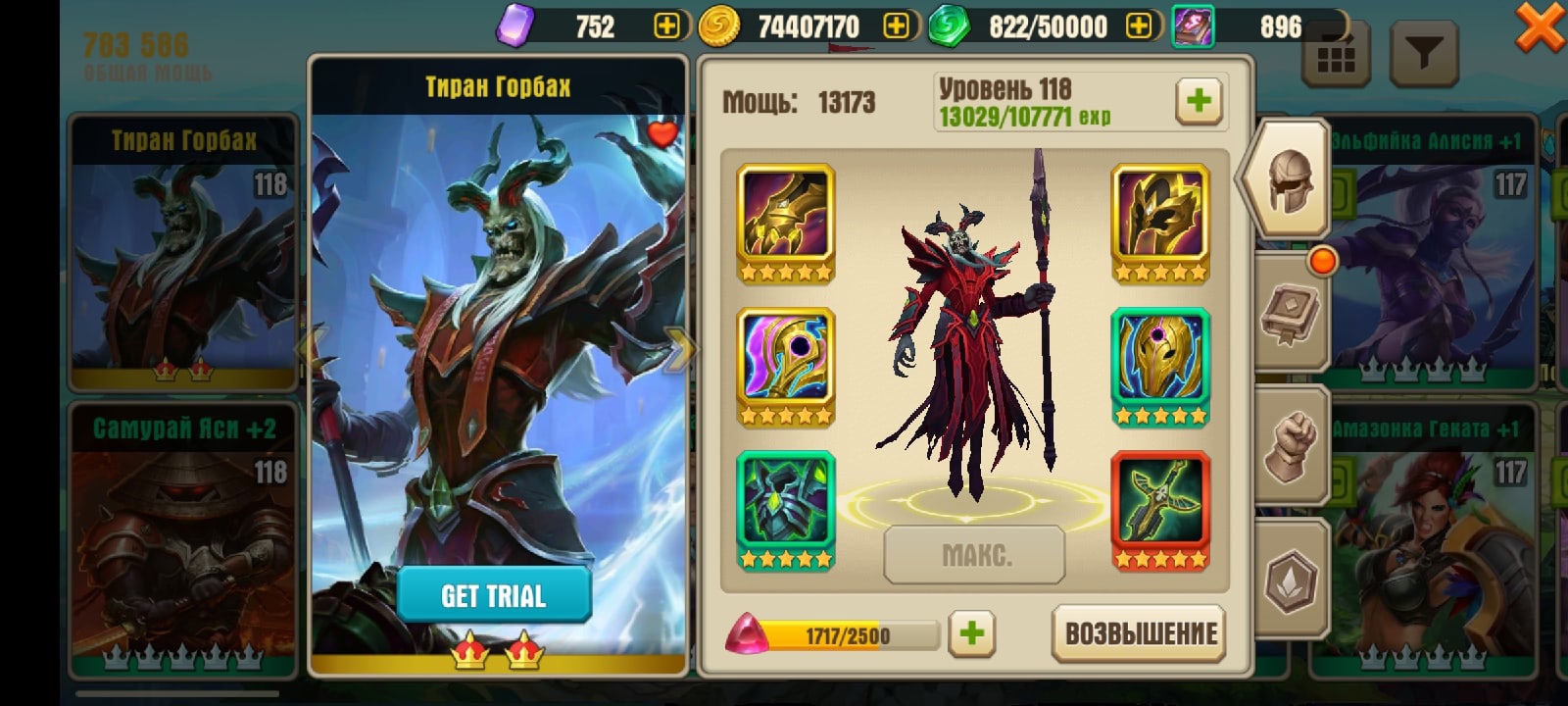Buy more gold coins via plus button

[x=896, y=26]
